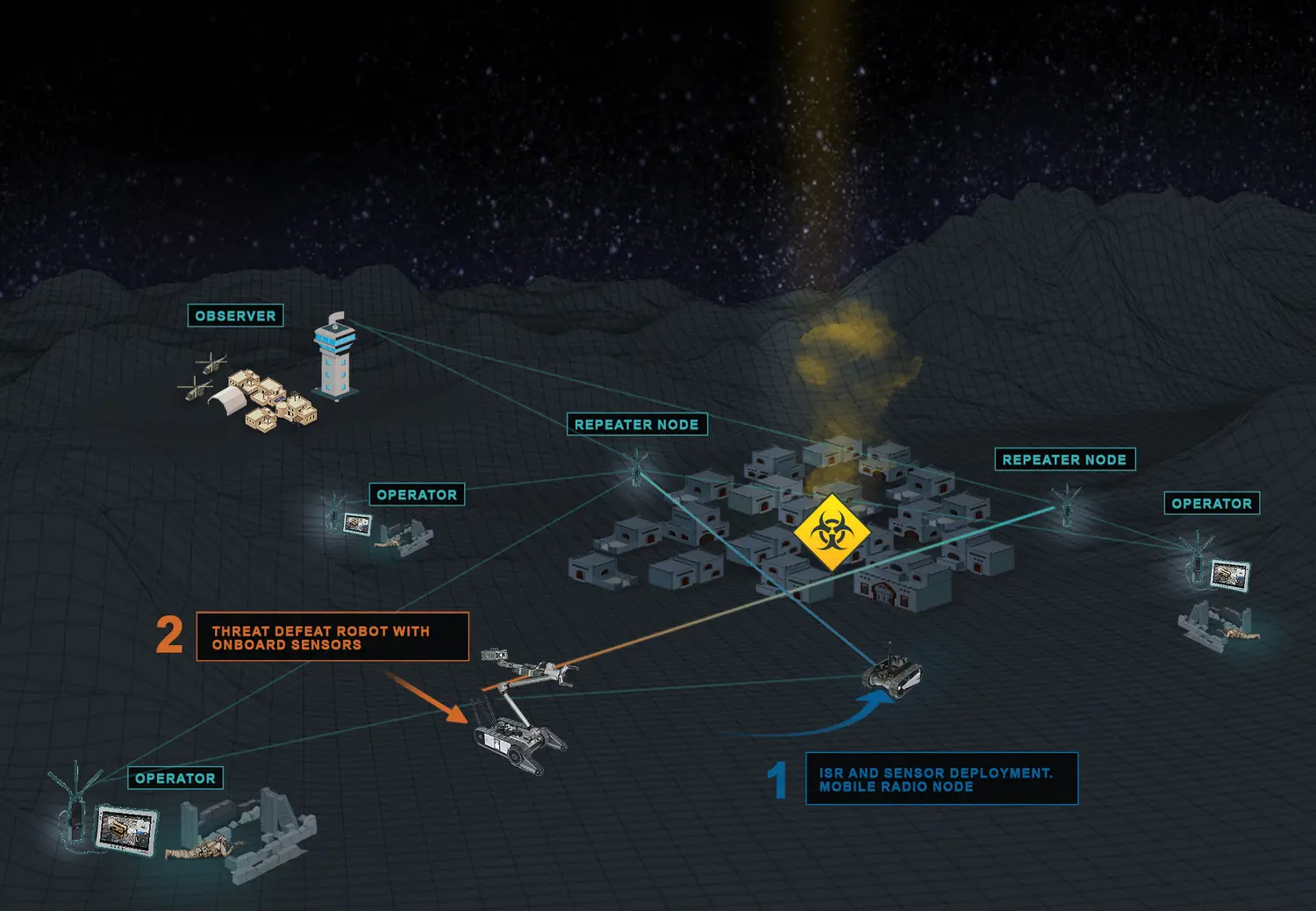Open the Threat Defeat Robot callout
Viewport: 1316px width, 911px height.
pos(333,637)
